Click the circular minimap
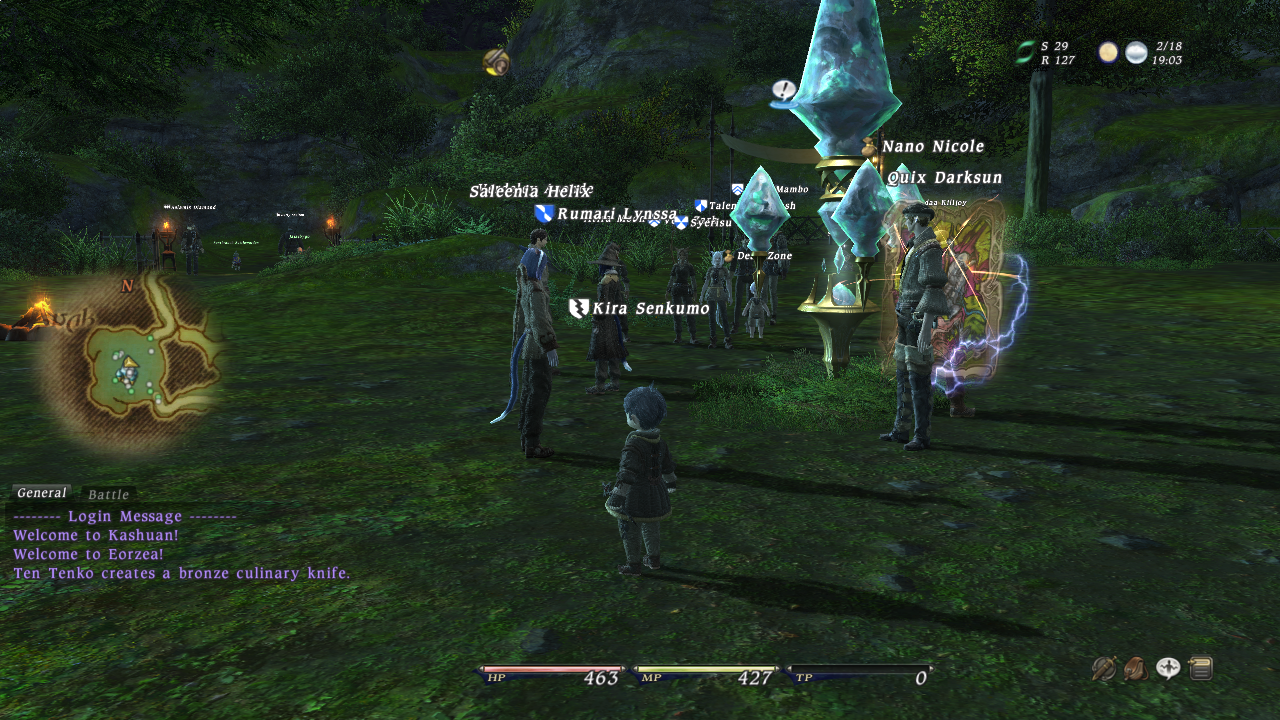The width and height of the screenshot is (1280, 720). pos(129,364)
